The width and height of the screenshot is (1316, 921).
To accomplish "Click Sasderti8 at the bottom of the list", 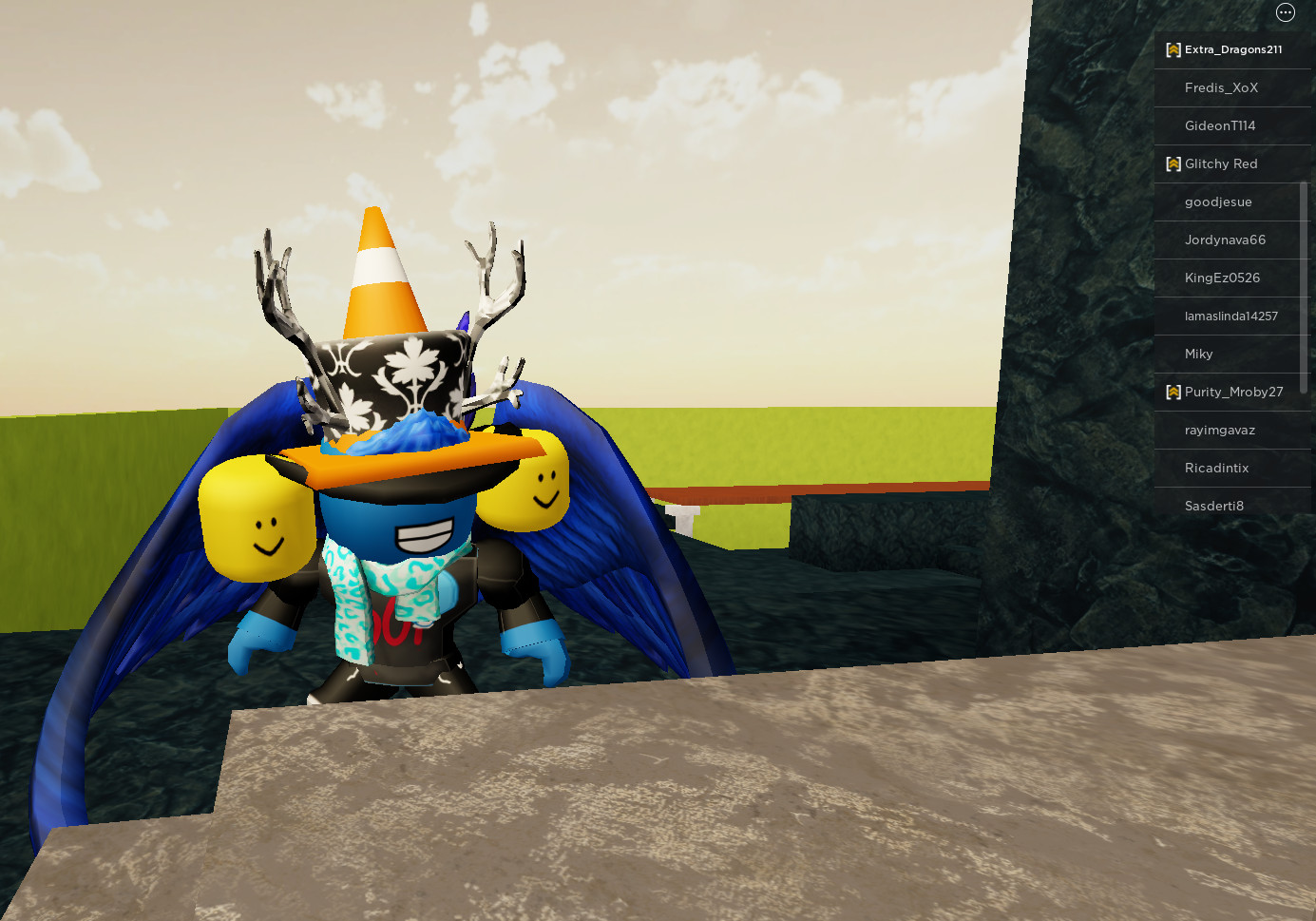I will pos(1214,506).
